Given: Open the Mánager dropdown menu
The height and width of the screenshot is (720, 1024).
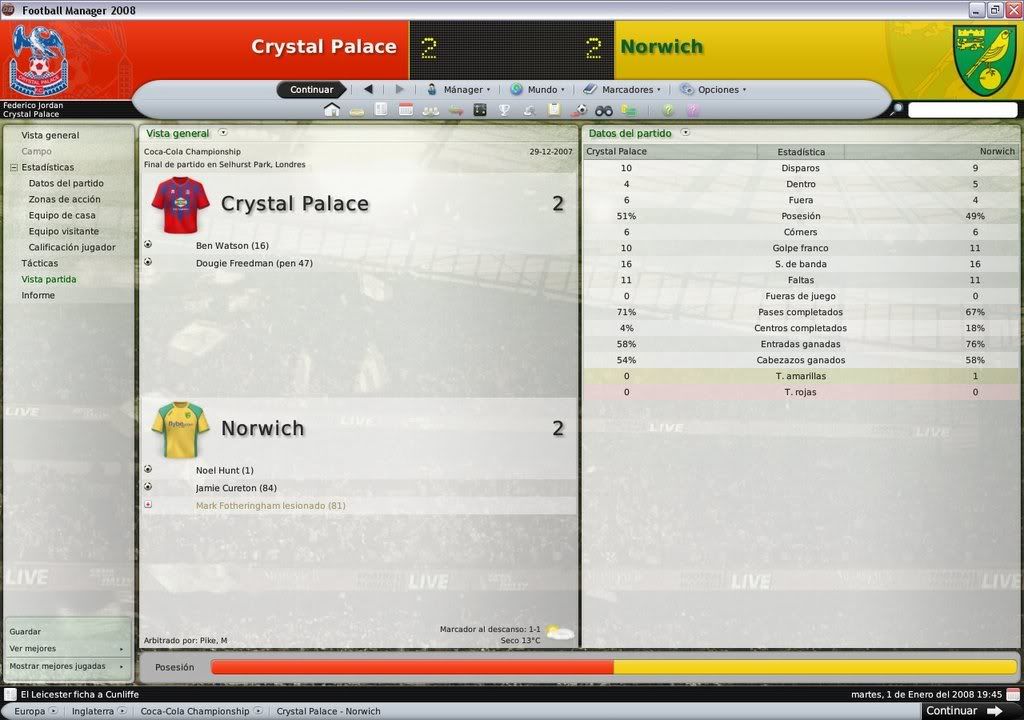Looking at the screenshot, I should pyautogui.click(x=460, y=90).
